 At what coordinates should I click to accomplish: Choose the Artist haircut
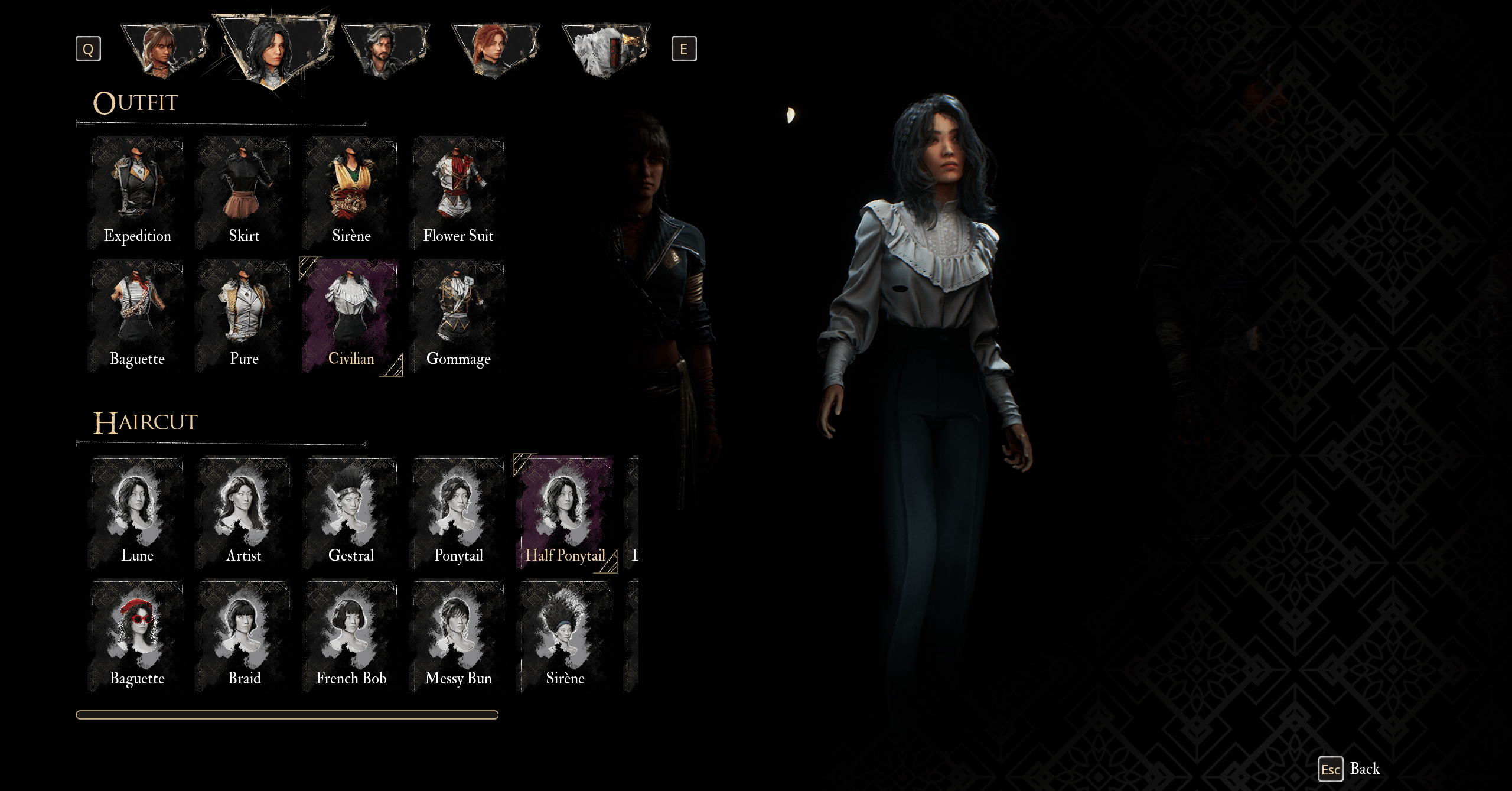(244, 513)
